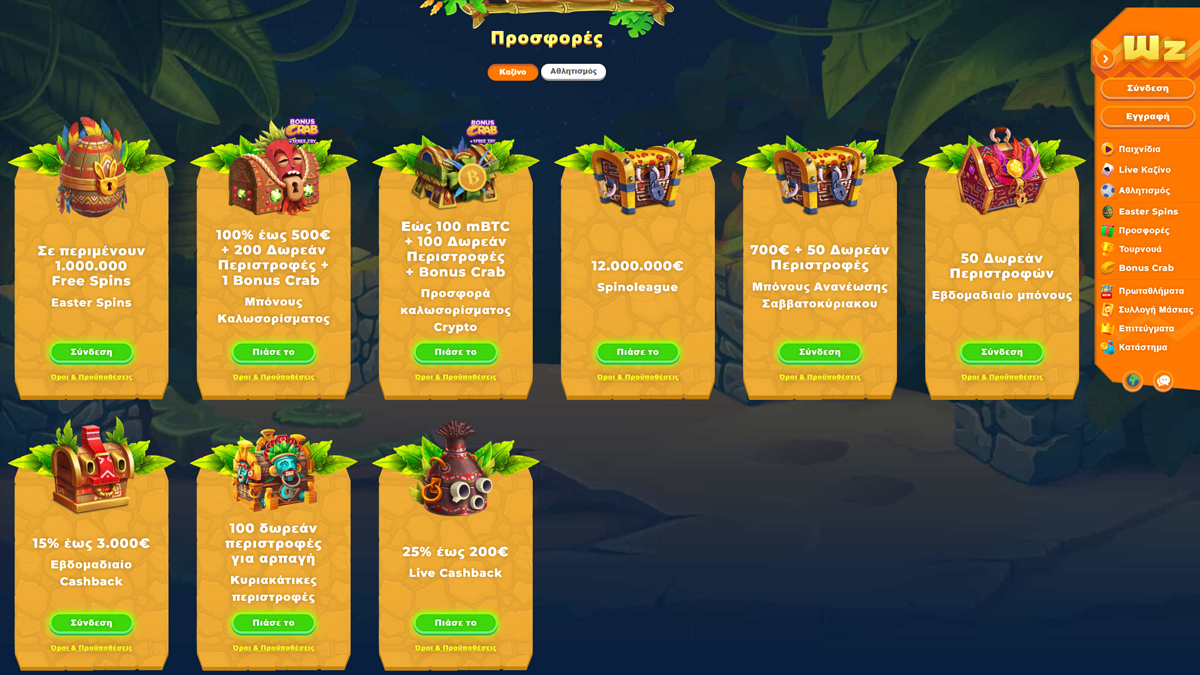The image size is (1200, 675).
Task: Click the Σύνδεση button in the sidebar
Action: (1147, 88)
